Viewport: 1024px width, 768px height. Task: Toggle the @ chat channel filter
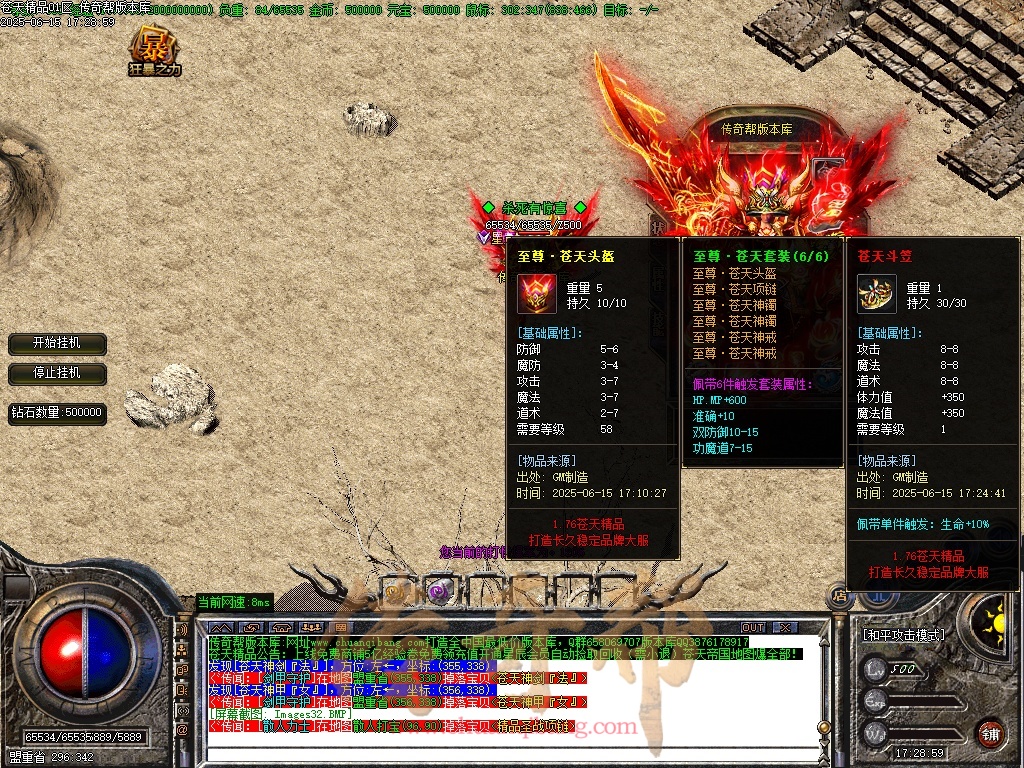click(x=183, y=731)
